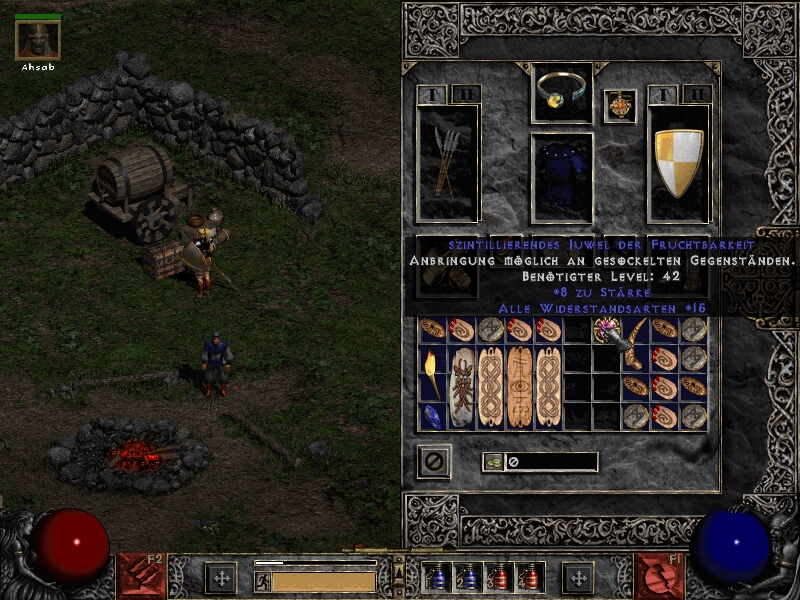Image resolution: width=800 pixels, height=600 pixels.
Task: Switch to weapon set II on the left
Action: coord(467,95)
